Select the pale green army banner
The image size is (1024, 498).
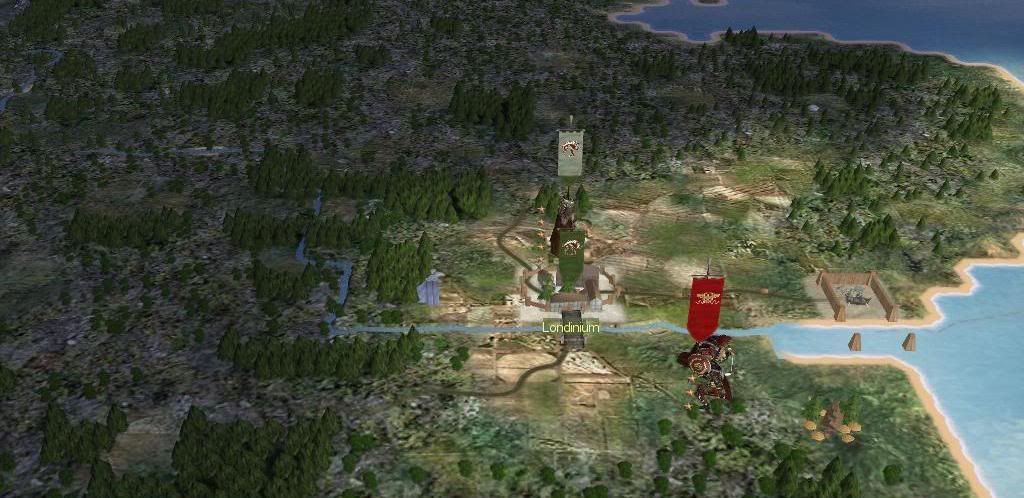click(571, 152)
